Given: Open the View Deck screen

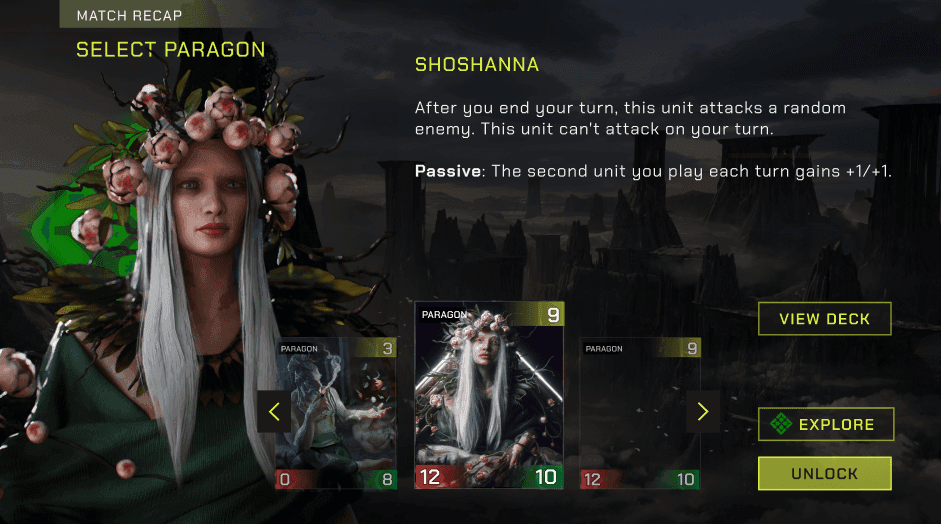Looking at the screenshot, I should tap(824, 319).
